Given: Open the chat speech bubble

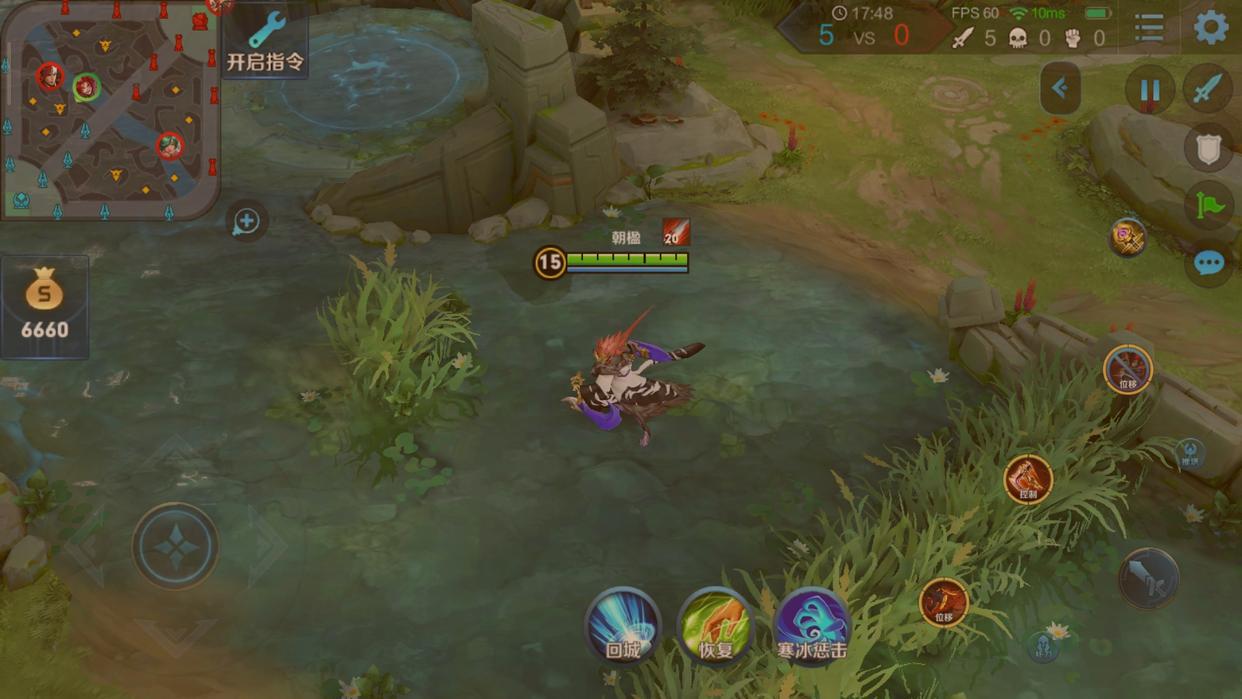Looking at the screenshot, I should [x=1208, y=263].
